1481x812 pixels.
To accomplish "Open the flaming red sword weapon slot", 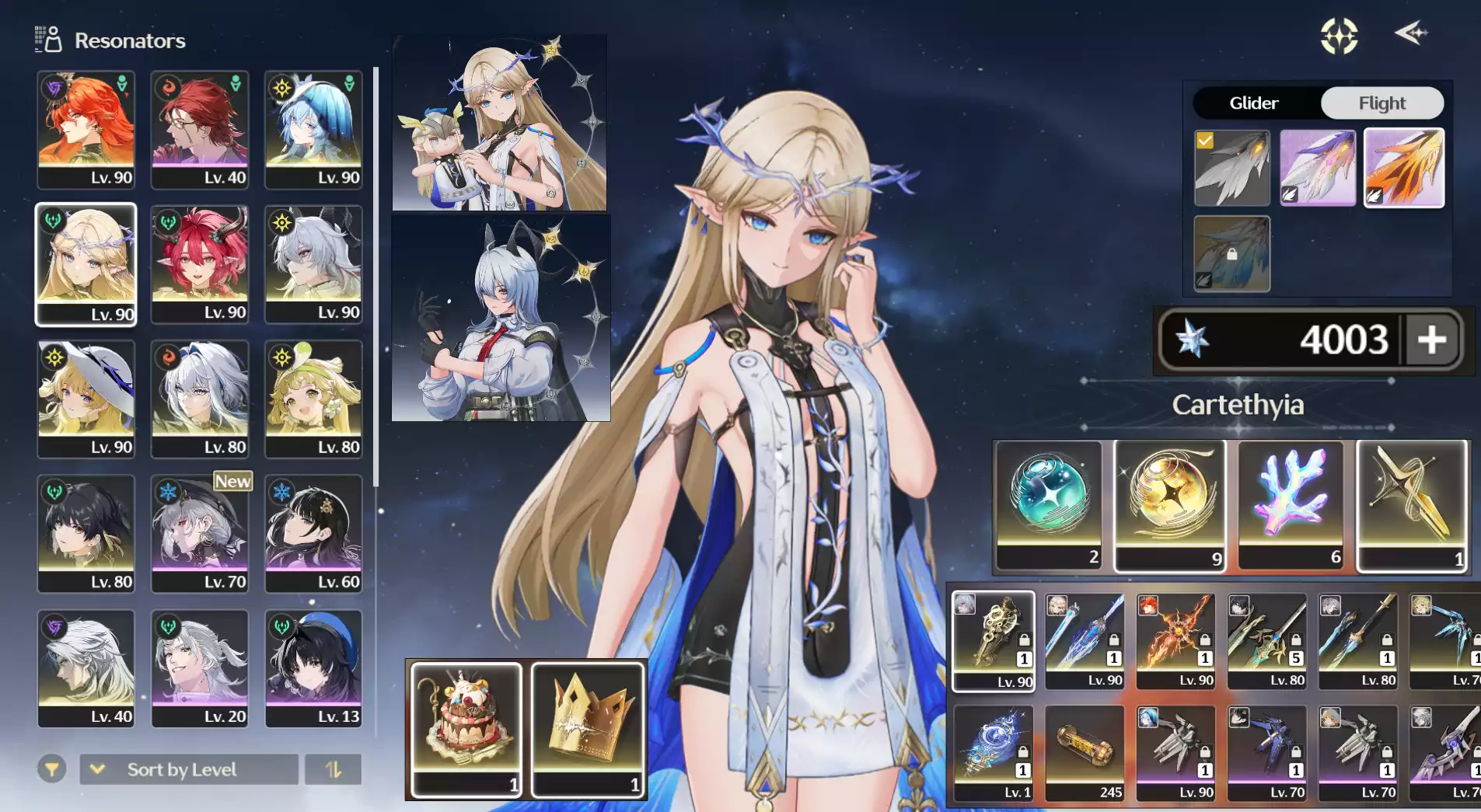I will [1175, 640].
